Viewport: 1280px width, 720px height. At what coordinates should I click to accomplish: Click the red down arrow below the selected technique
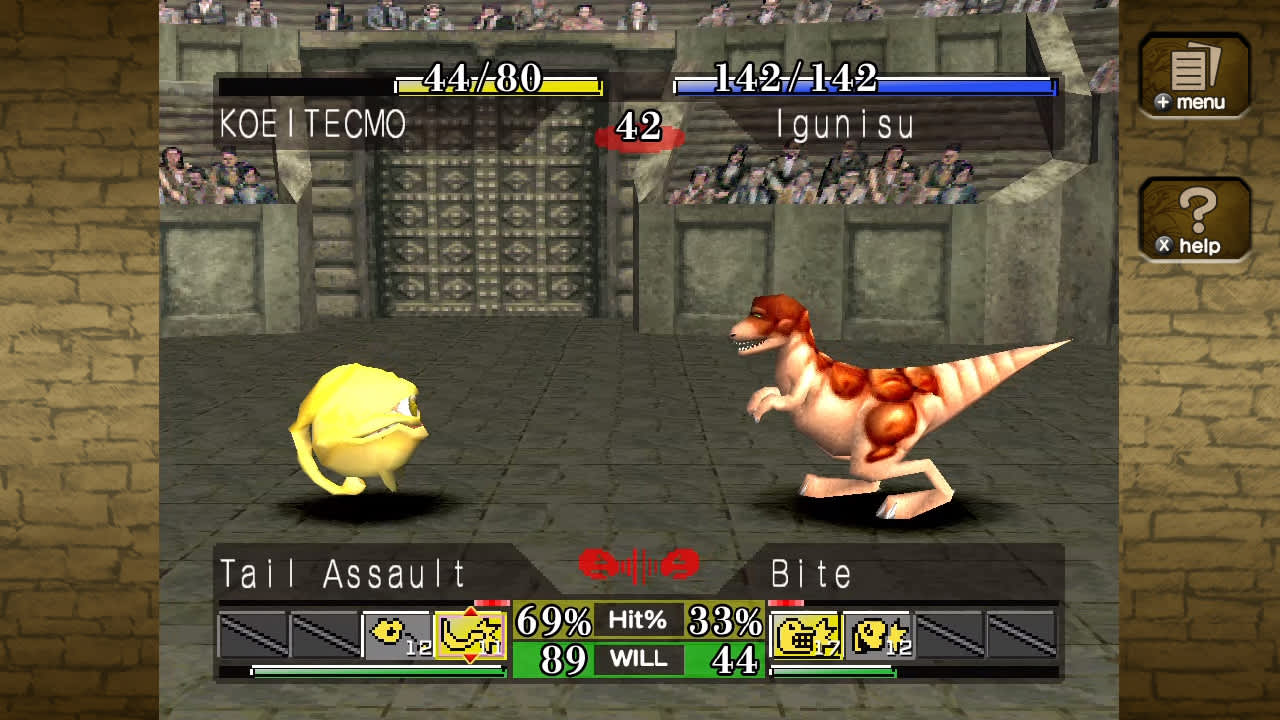click(468, 655)
